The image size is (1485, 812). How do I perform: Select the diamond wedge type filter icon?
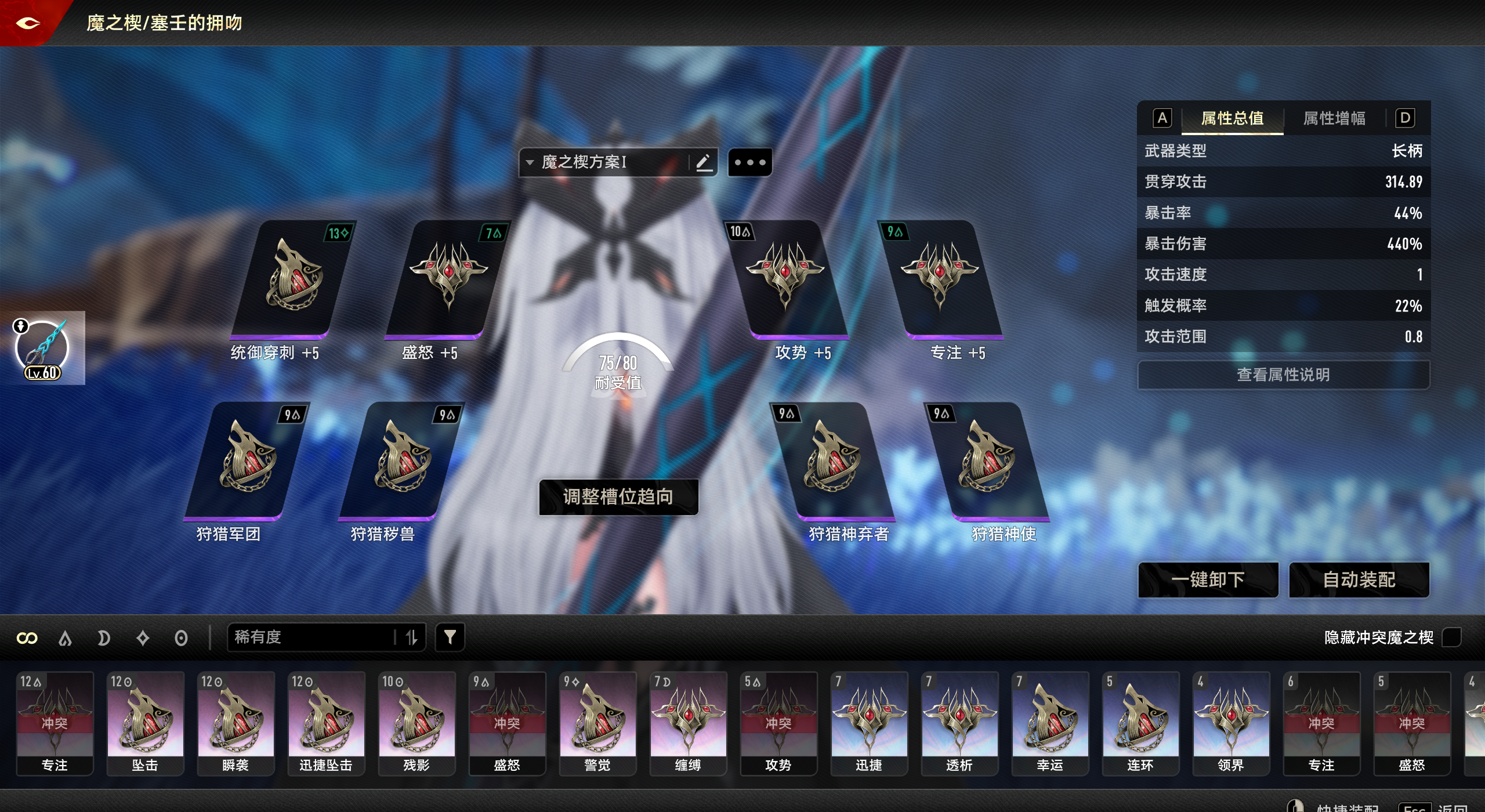[x=142, y=637]
